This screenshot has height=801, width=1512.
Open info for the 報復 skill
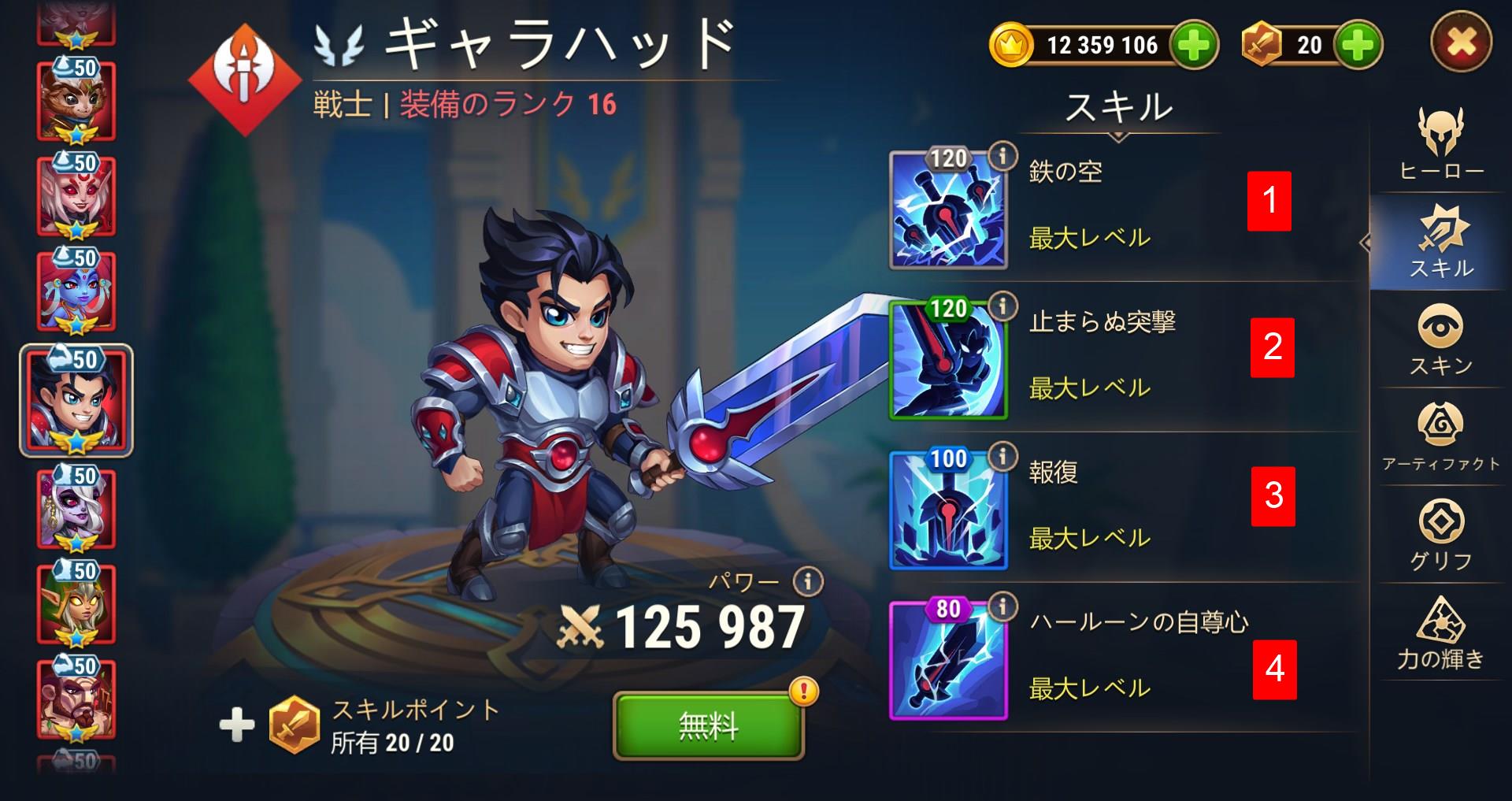pyautogui.click(x=1002, y=456)
